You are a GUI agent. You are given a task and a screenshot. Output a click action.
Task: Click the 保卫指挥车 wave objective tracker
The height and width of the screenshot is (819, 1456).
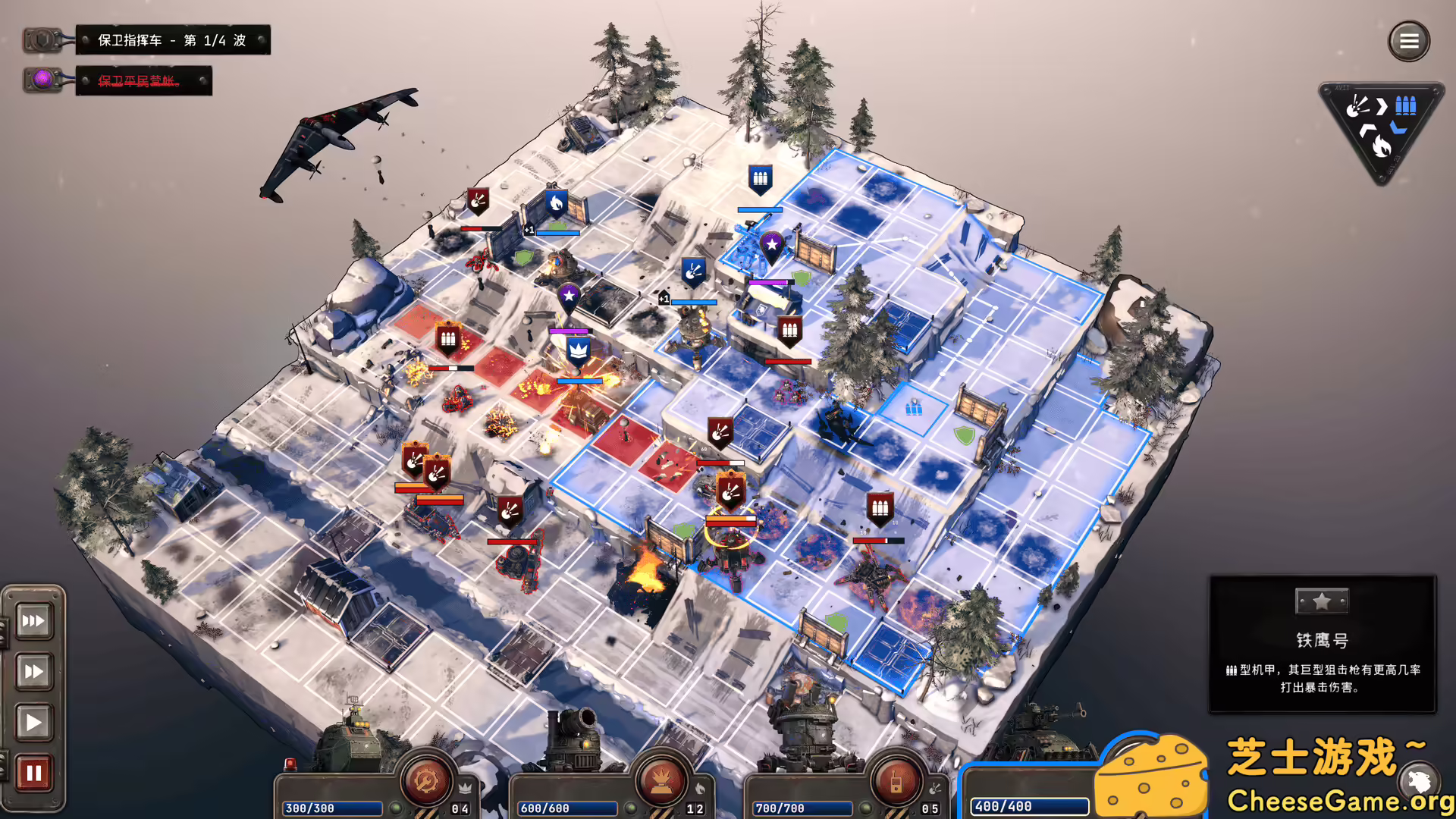tap(172, 40)
